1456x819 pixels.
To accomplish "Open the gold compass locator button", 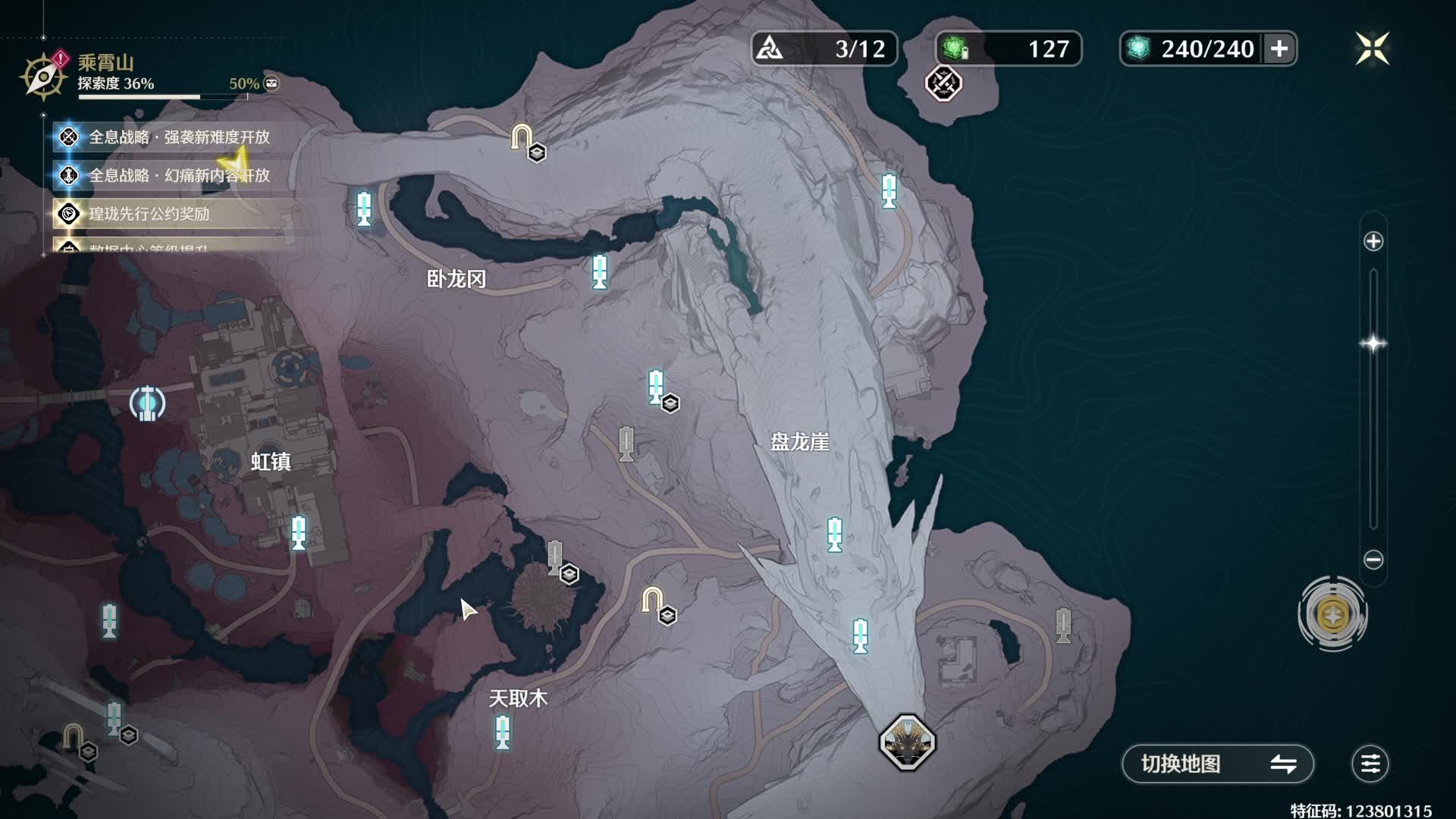I will (1332, 614).
